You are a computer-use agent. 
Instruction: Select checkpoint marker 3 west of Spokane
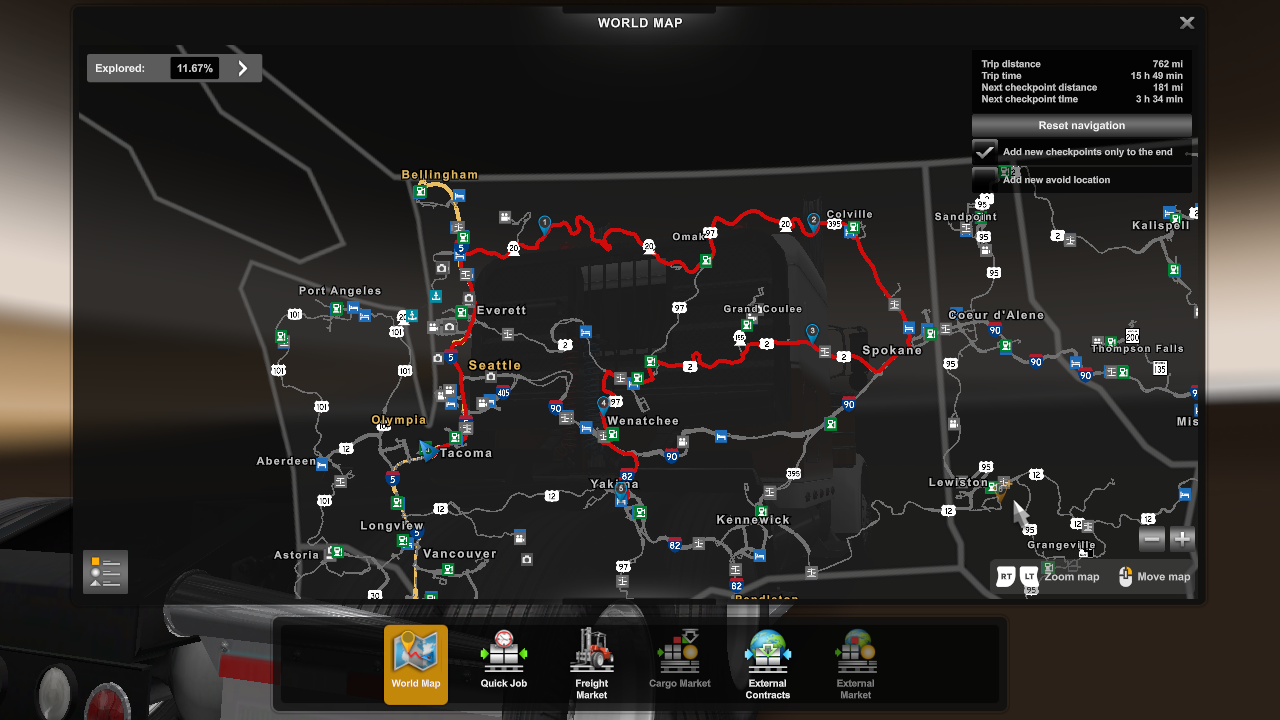pos(812,331)
